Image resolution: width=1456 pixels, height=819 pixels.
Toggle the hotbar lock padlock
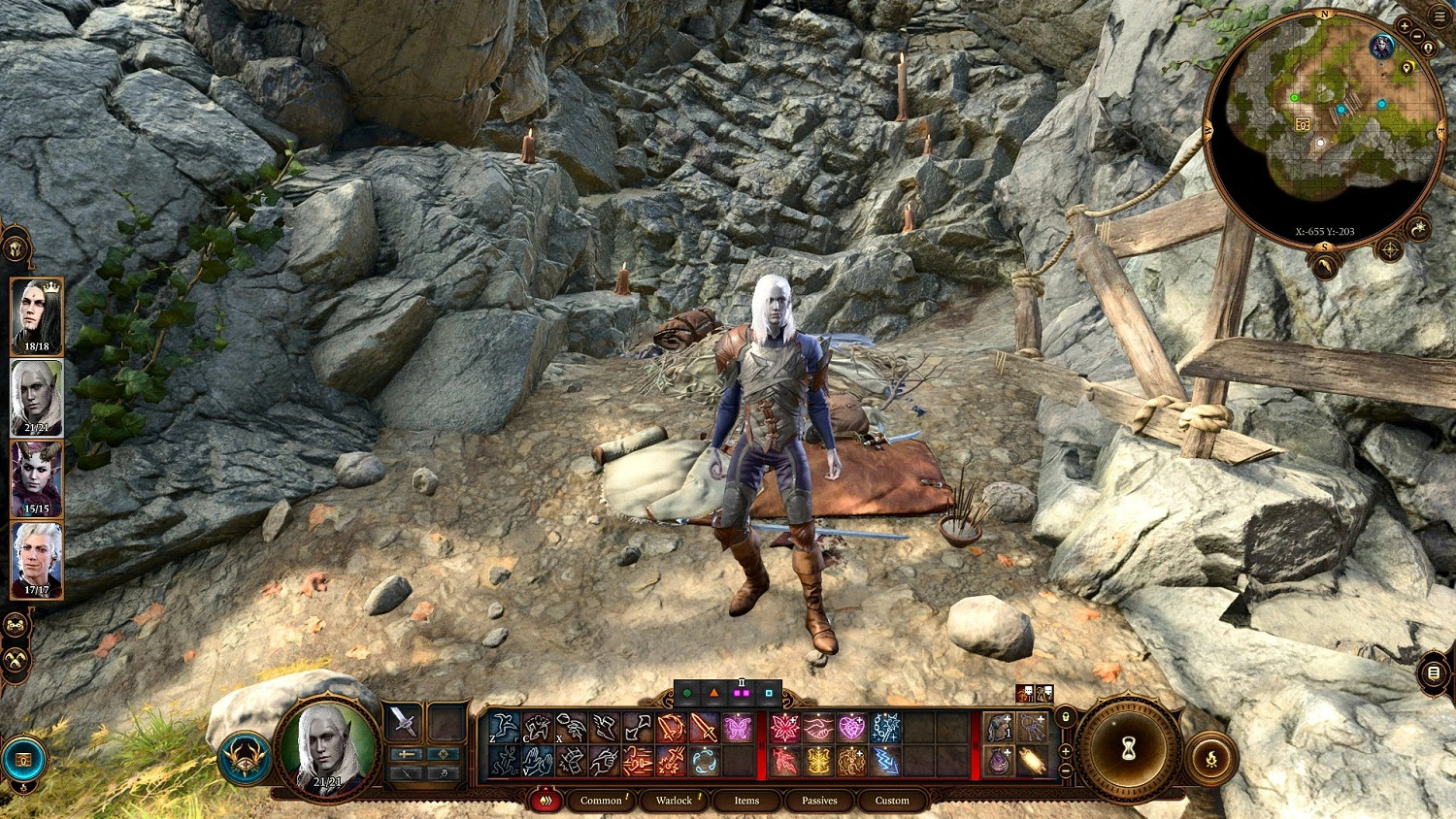pos(1066,718)
